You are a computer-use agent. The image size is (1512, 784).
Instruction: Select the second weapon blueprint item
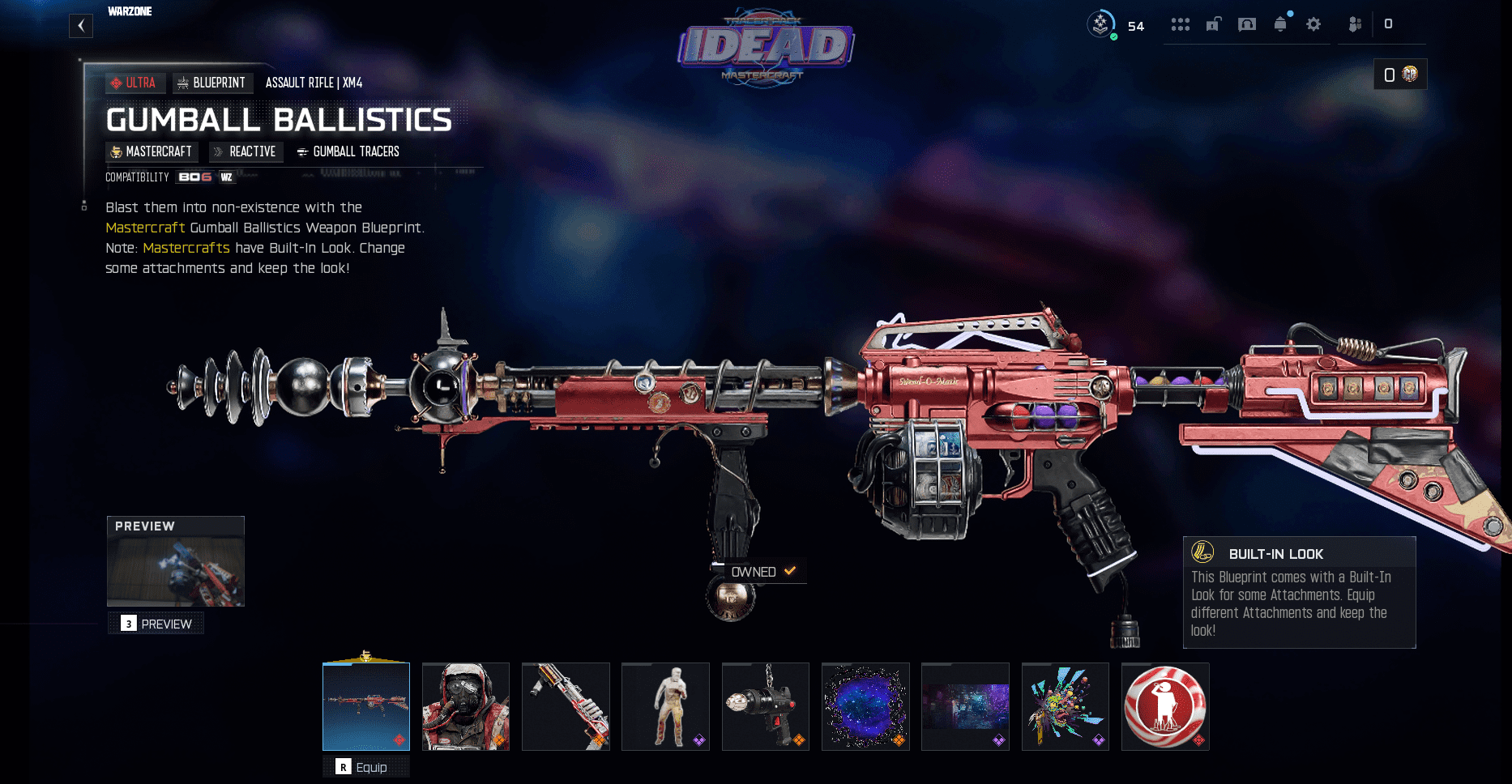pyautogui.click(x=566, y=706)
